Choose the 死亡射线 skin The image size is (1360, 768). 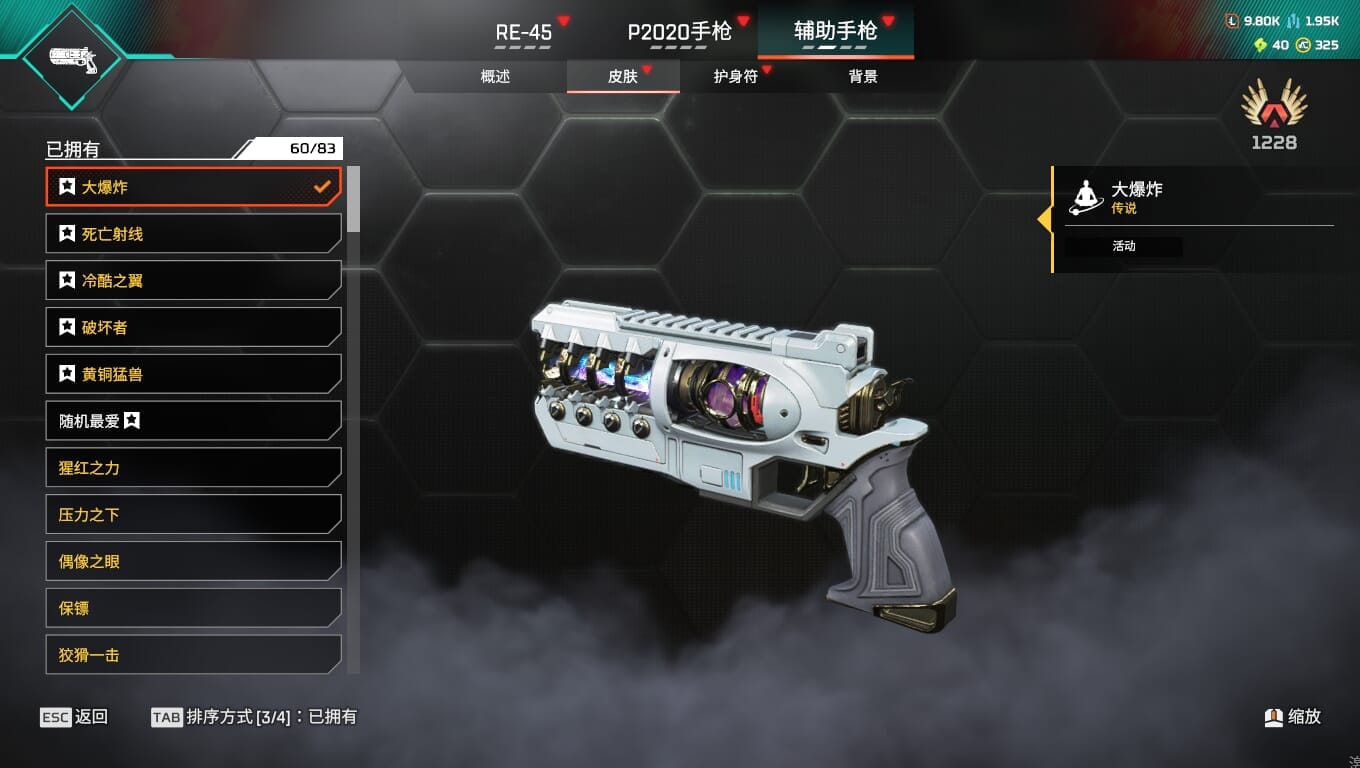(x=193, y=234)
